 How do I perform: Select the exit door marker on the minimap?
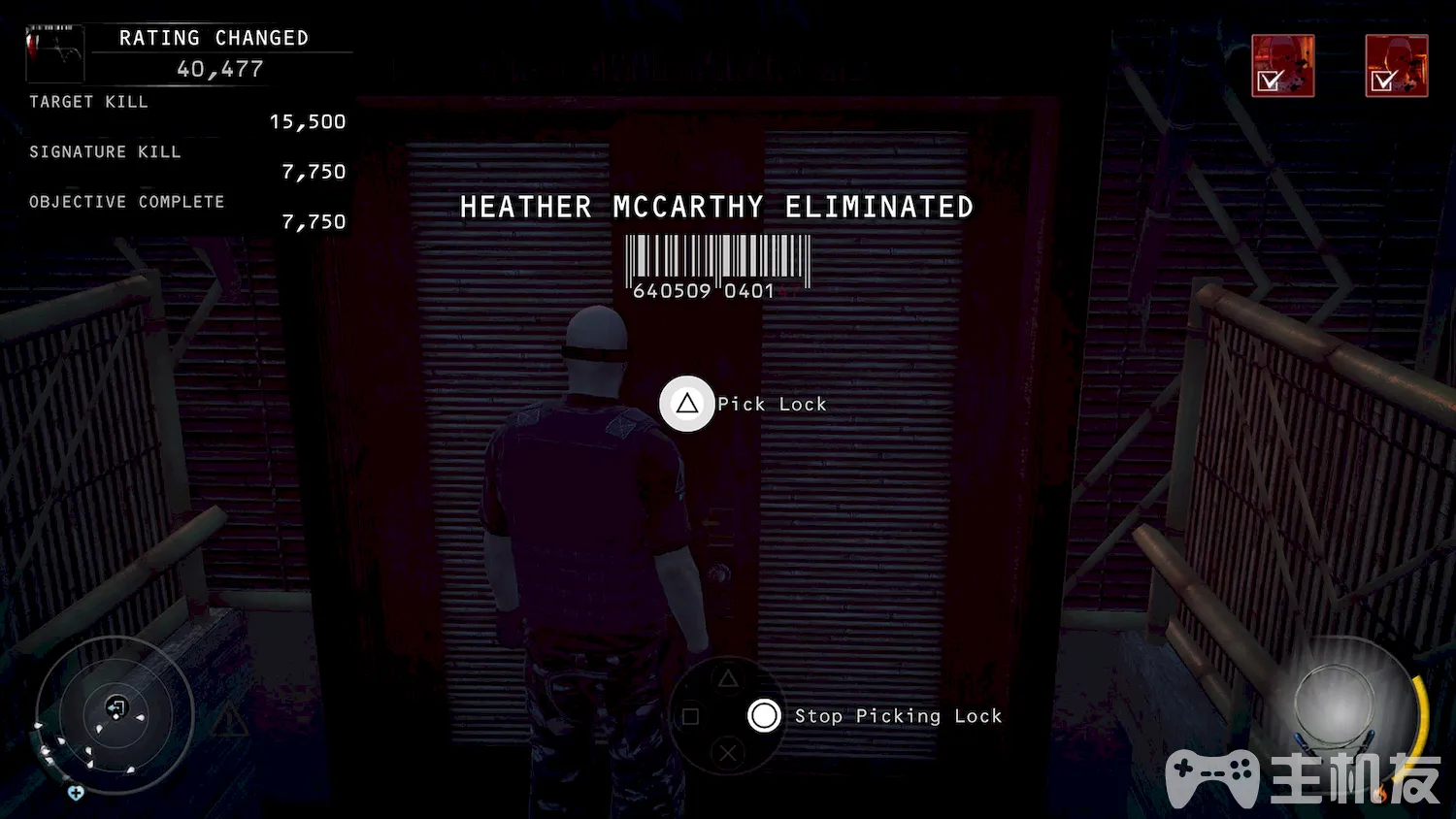tap(116, 707)
